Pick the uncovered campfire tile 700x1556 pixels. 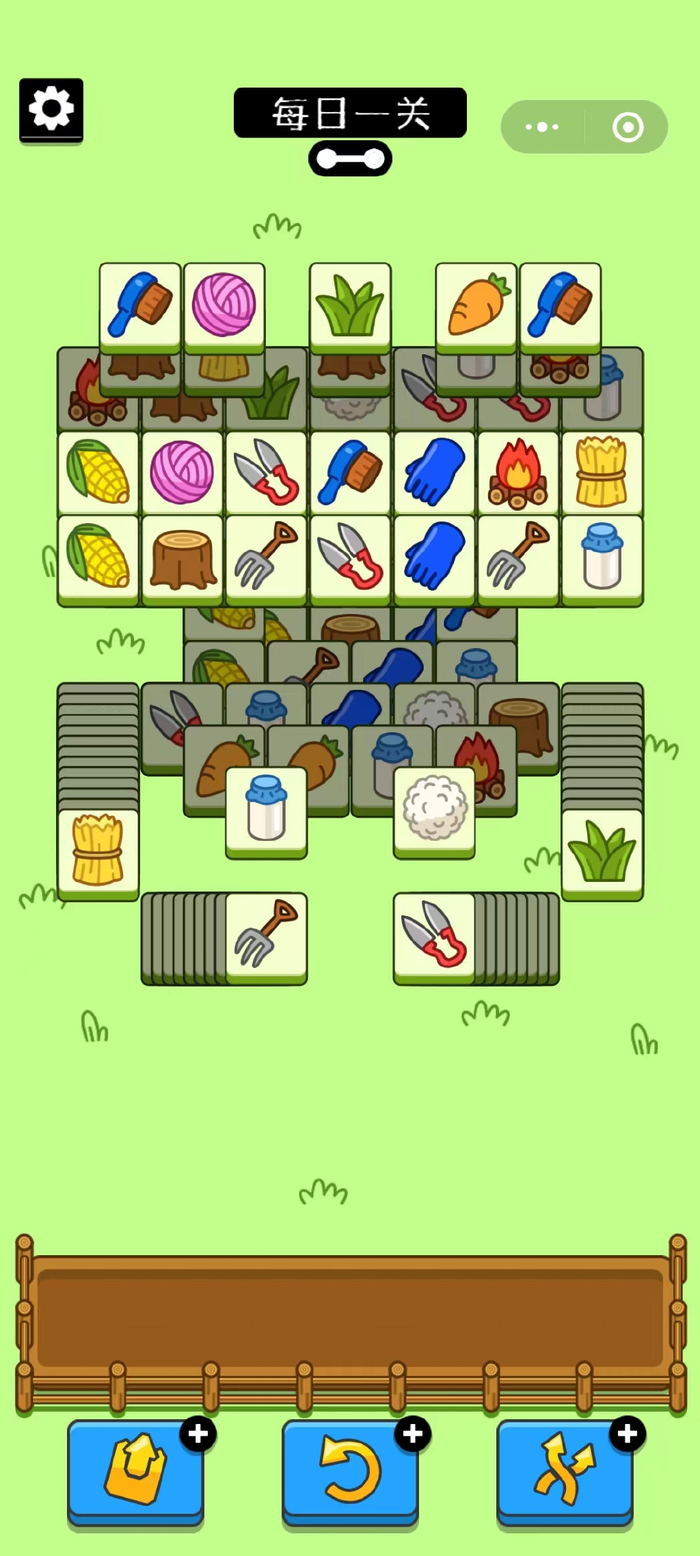tap(518, 472)
